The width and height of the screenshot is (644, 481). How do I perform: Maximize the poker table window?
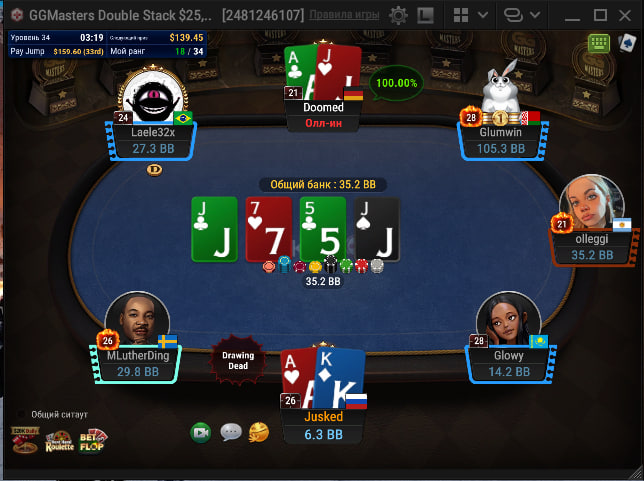(x=600, y=15)
